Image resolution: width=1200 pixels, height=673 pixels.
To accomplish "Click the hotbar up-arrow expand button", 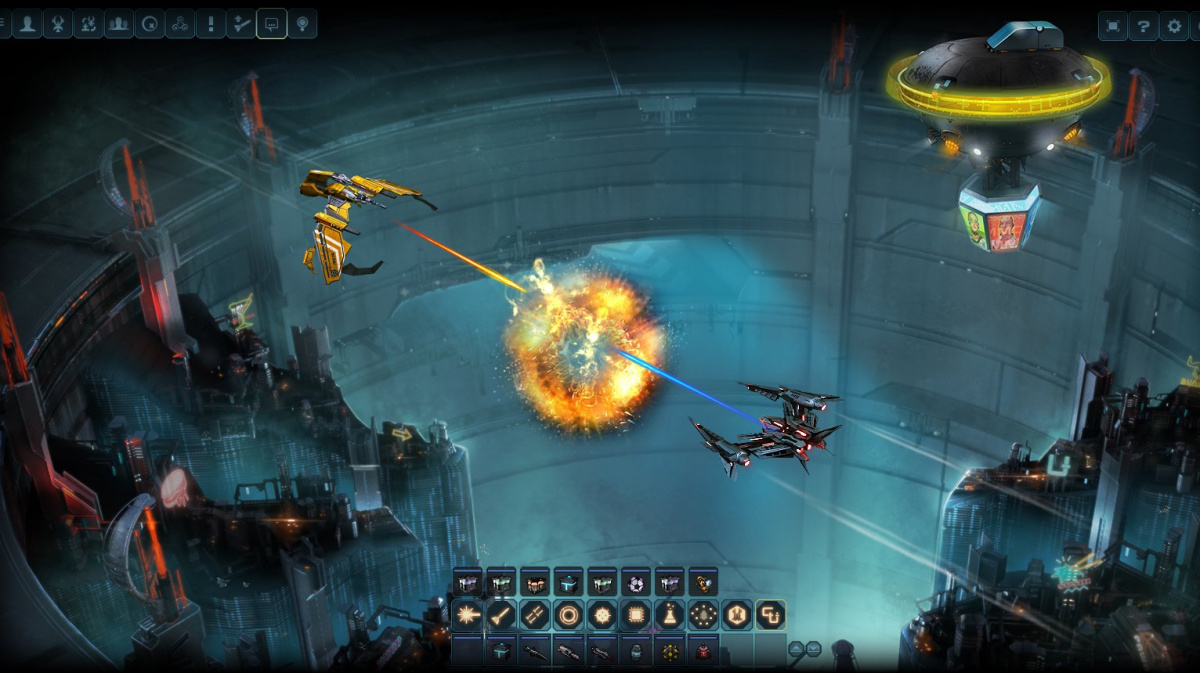I will point(796,648).
